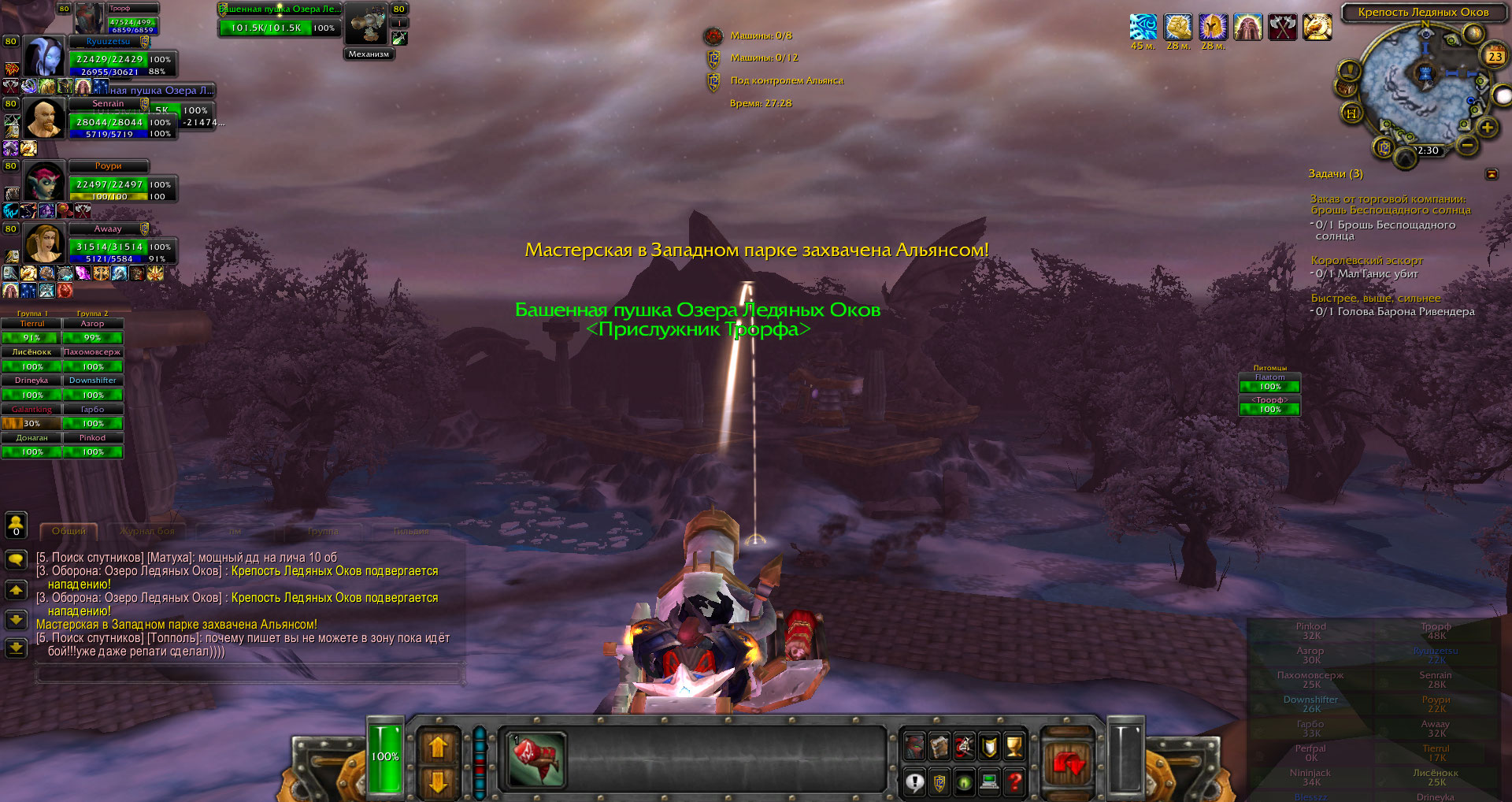Open the chat menu speech bubble button
This screenshot has width=1512, height=802.
click(16, 560)
